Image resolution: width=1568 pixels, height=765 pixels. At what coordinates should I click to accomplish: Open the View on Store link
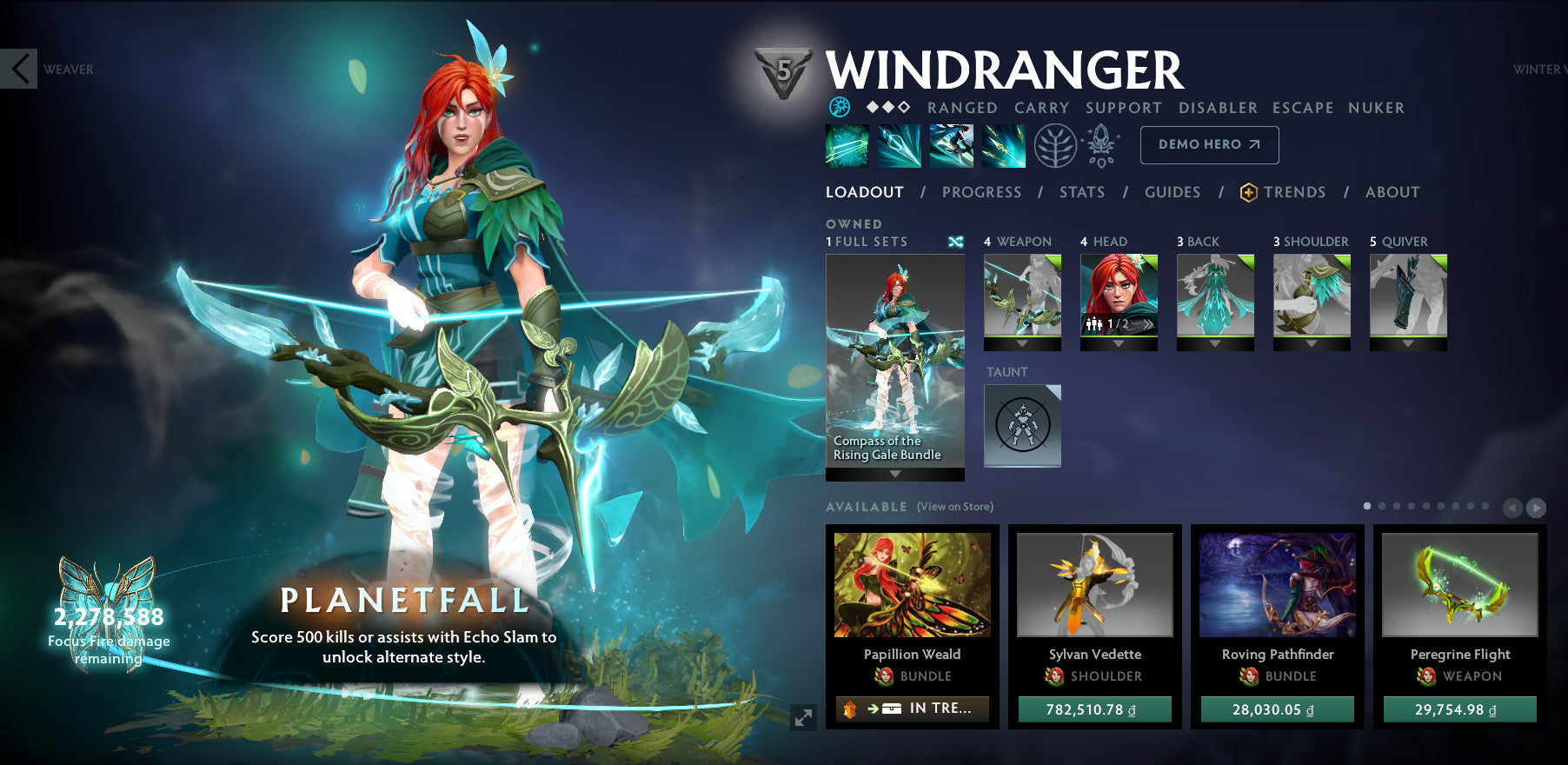coord(953,506)
